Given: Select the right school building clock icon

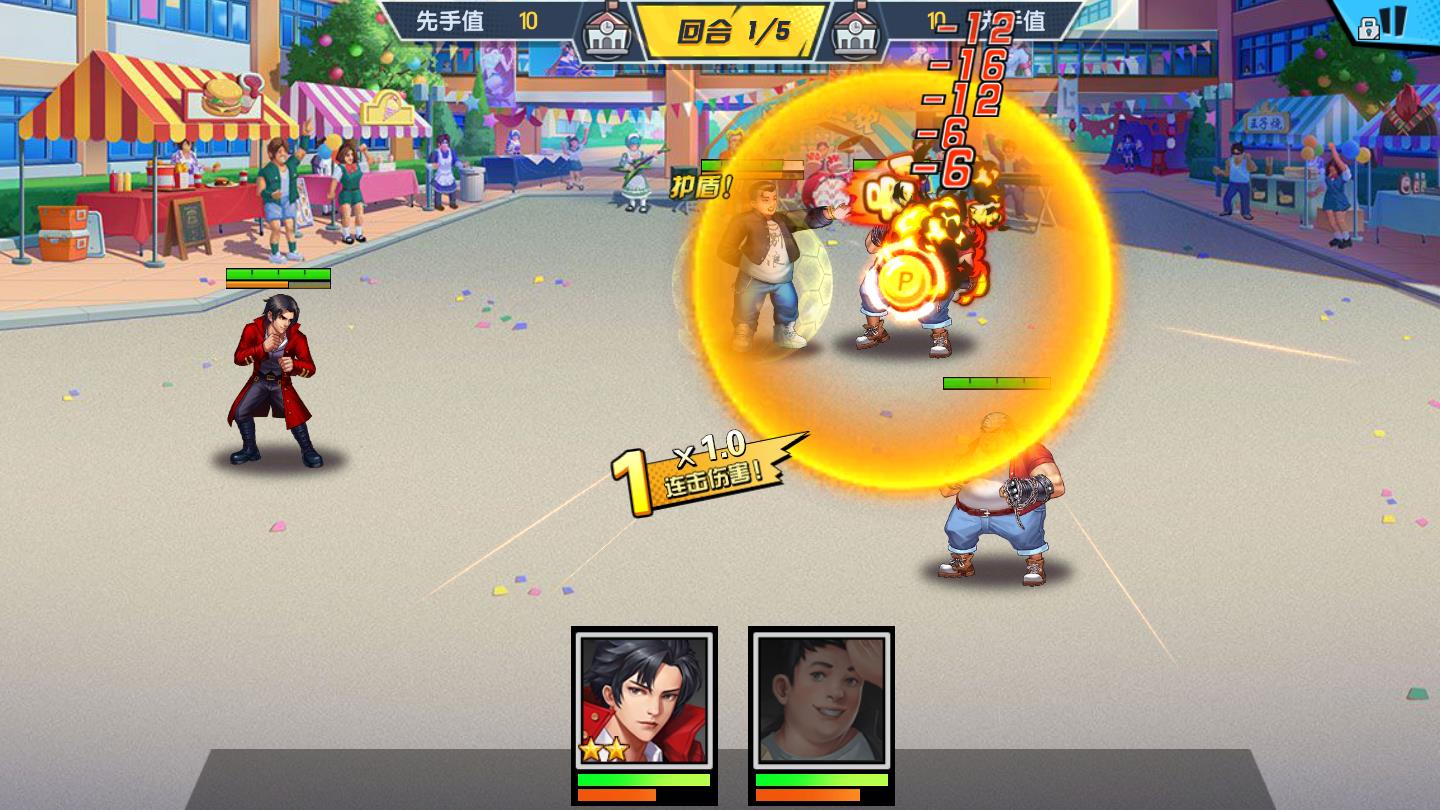Looking at the screenshot, I should click(855, 28).
